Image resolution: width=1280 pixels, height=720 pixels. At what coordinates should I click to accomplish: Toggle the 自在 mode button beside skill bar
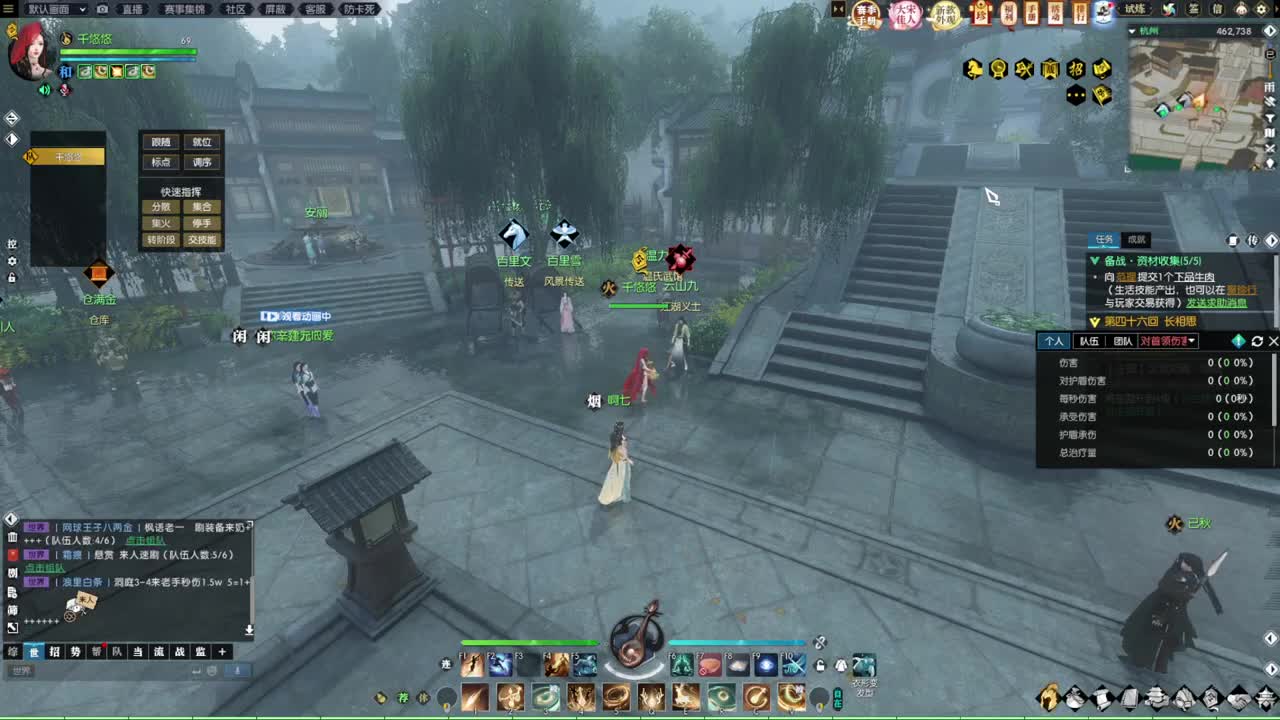(x=837, y=699)
